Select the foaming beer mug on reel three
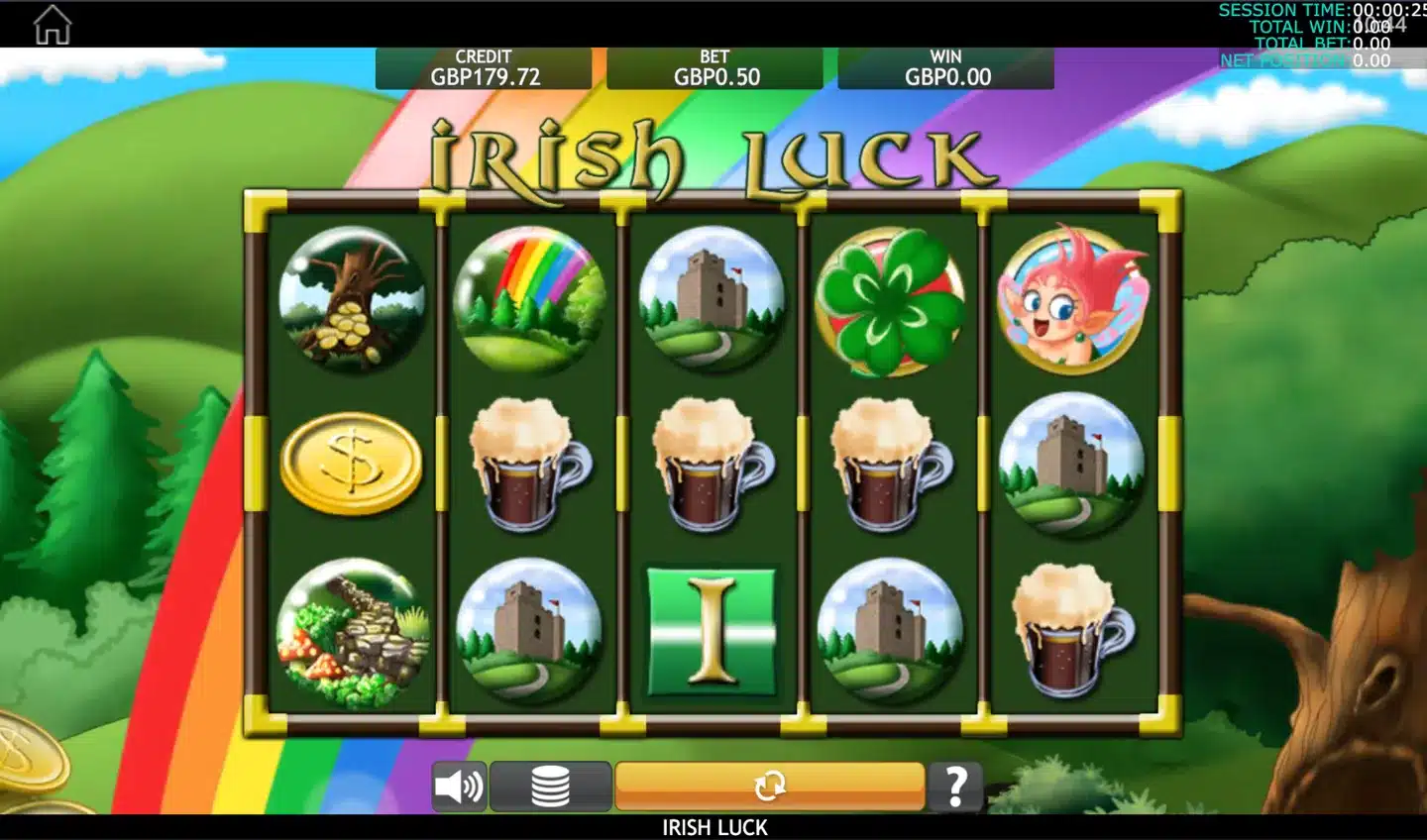The height and width of the screenshot is (840, 1427). coord(712,462)
